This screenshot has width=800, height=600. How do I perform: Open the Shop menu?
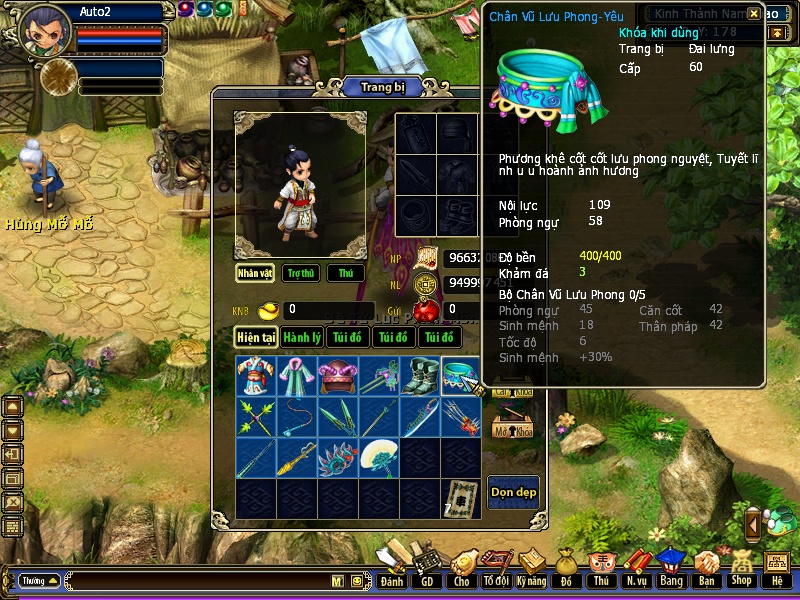tap(741, 568)
